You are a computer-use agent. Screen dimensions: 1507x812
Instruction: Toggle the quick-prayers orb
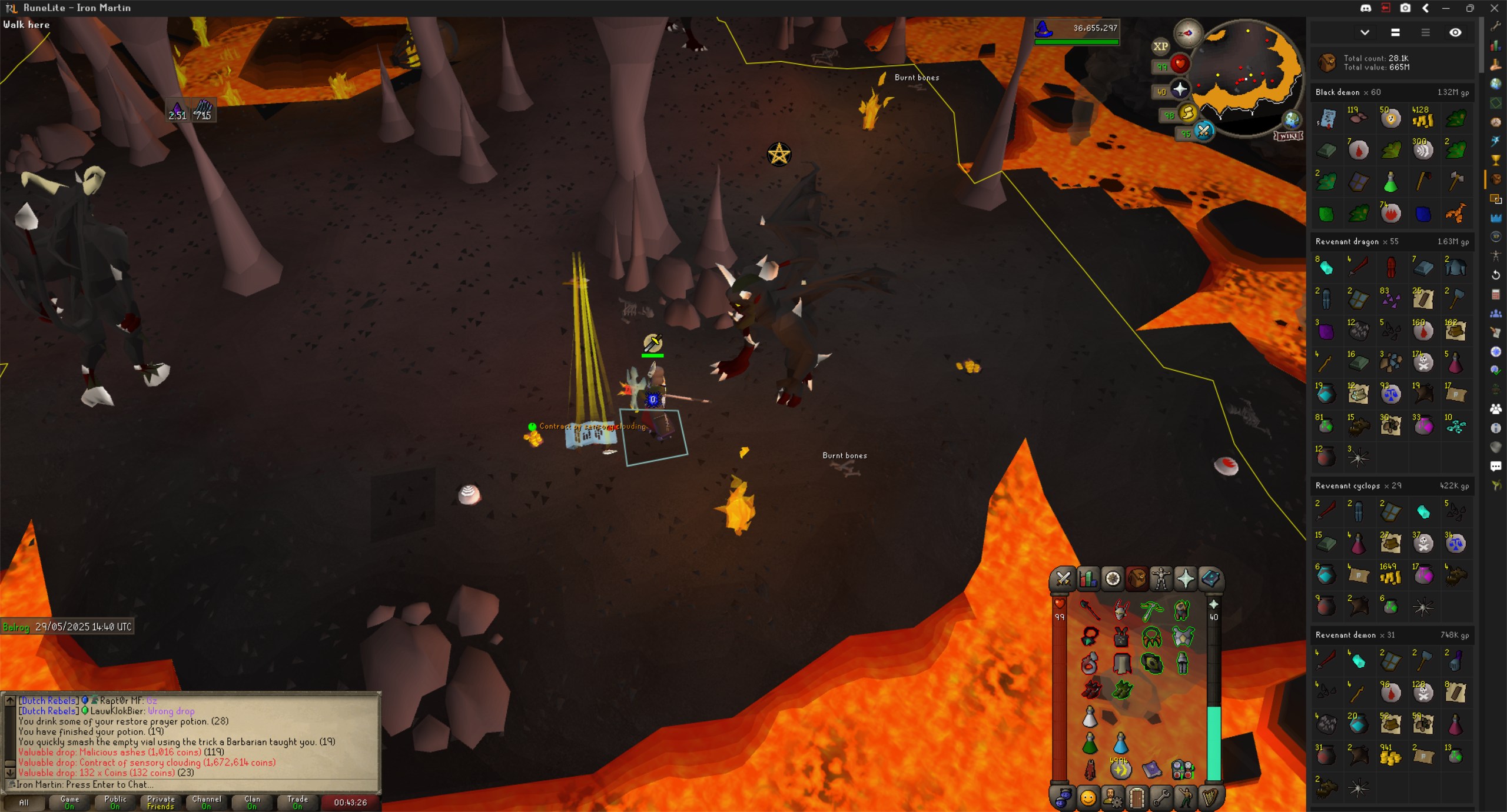click(1179, 89)
